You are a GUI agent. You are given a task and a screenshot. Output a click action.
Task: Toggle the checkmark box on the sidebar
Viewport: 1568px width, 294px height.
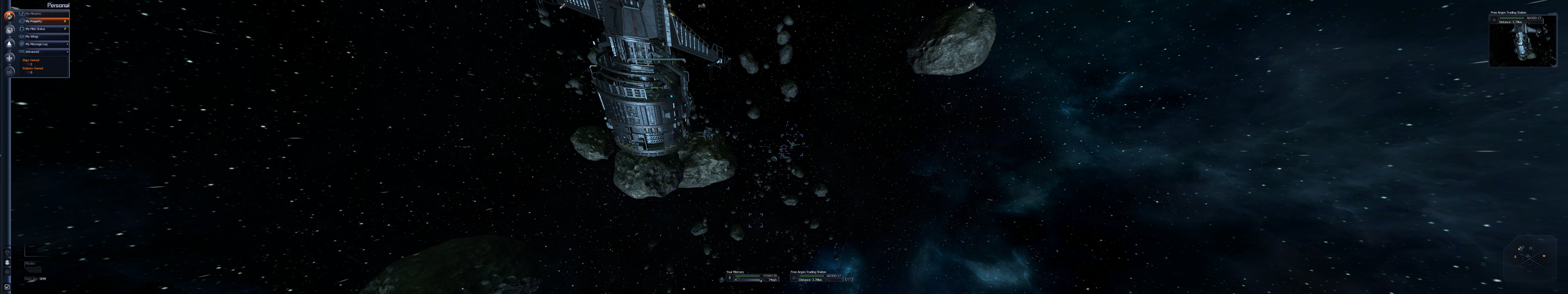pyautogui.click(x=7, y=287)
